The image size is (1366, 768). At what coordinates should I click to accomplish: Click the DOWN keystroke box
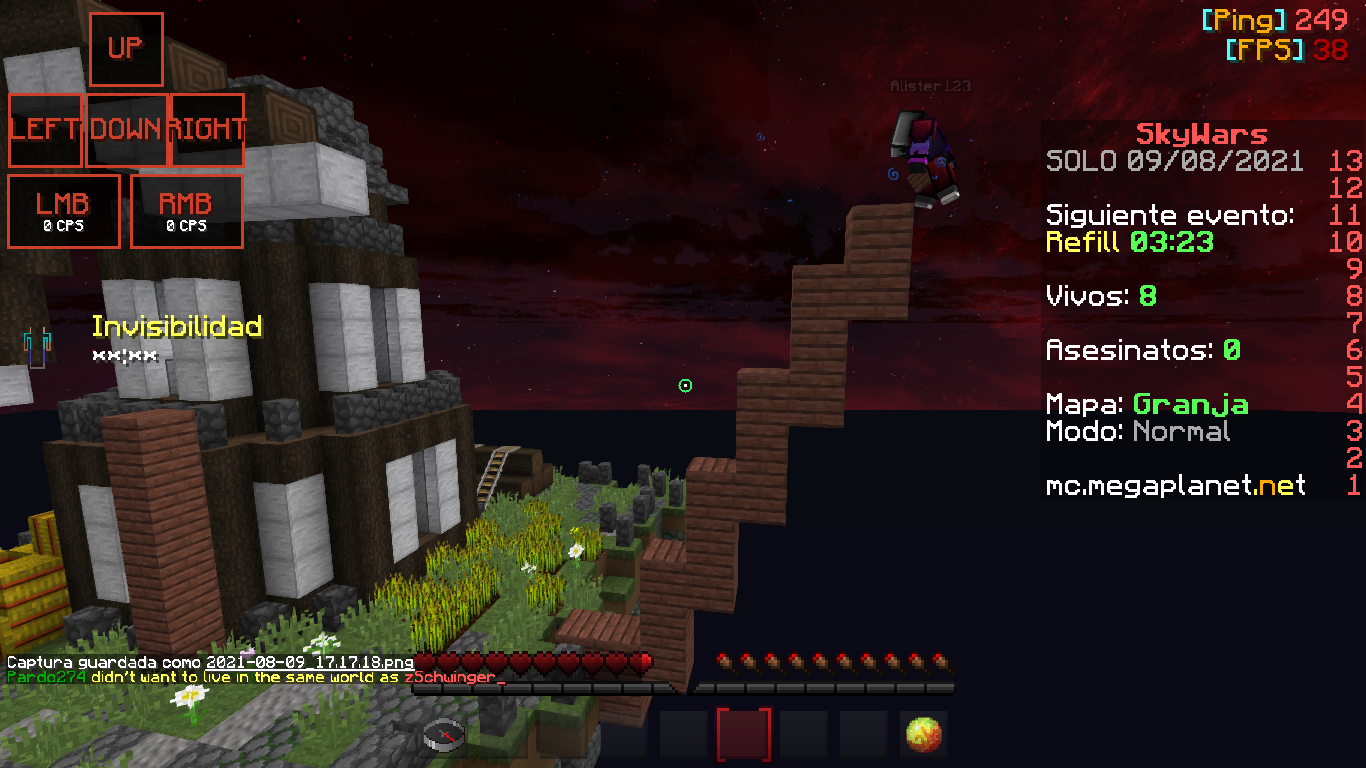point(126,130)
